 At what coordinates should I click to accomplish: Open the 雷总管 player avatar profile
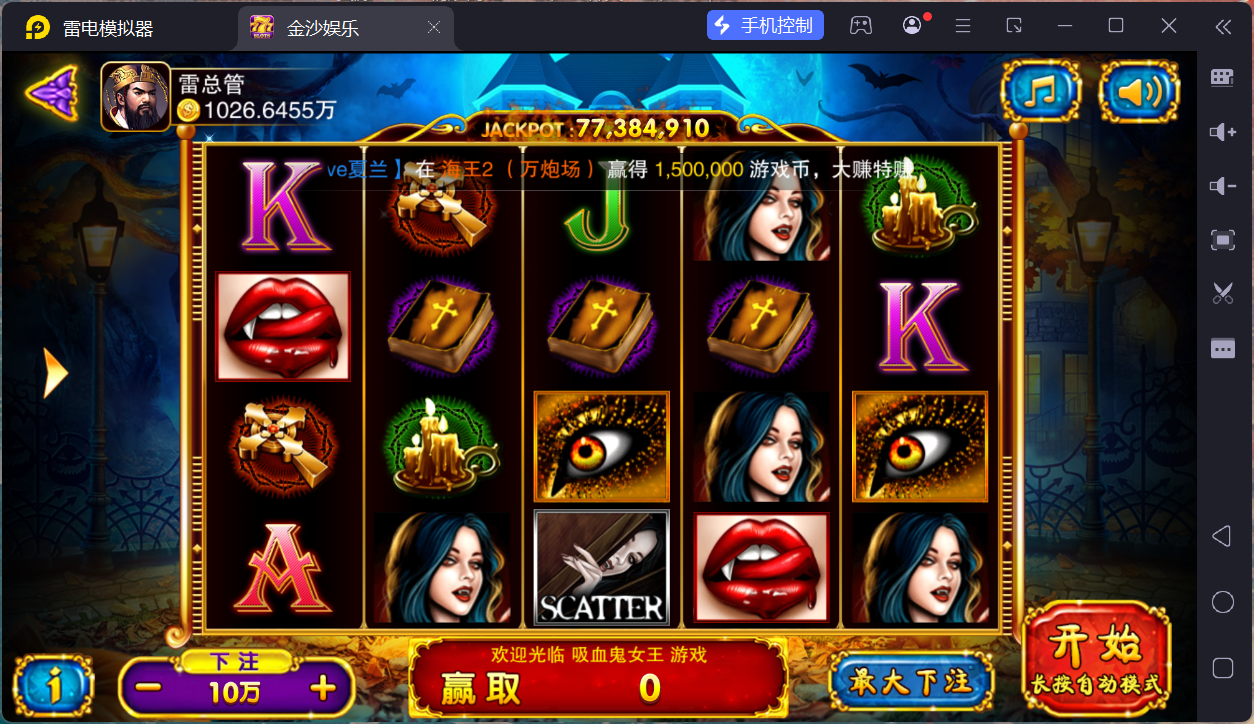(135, 97)
